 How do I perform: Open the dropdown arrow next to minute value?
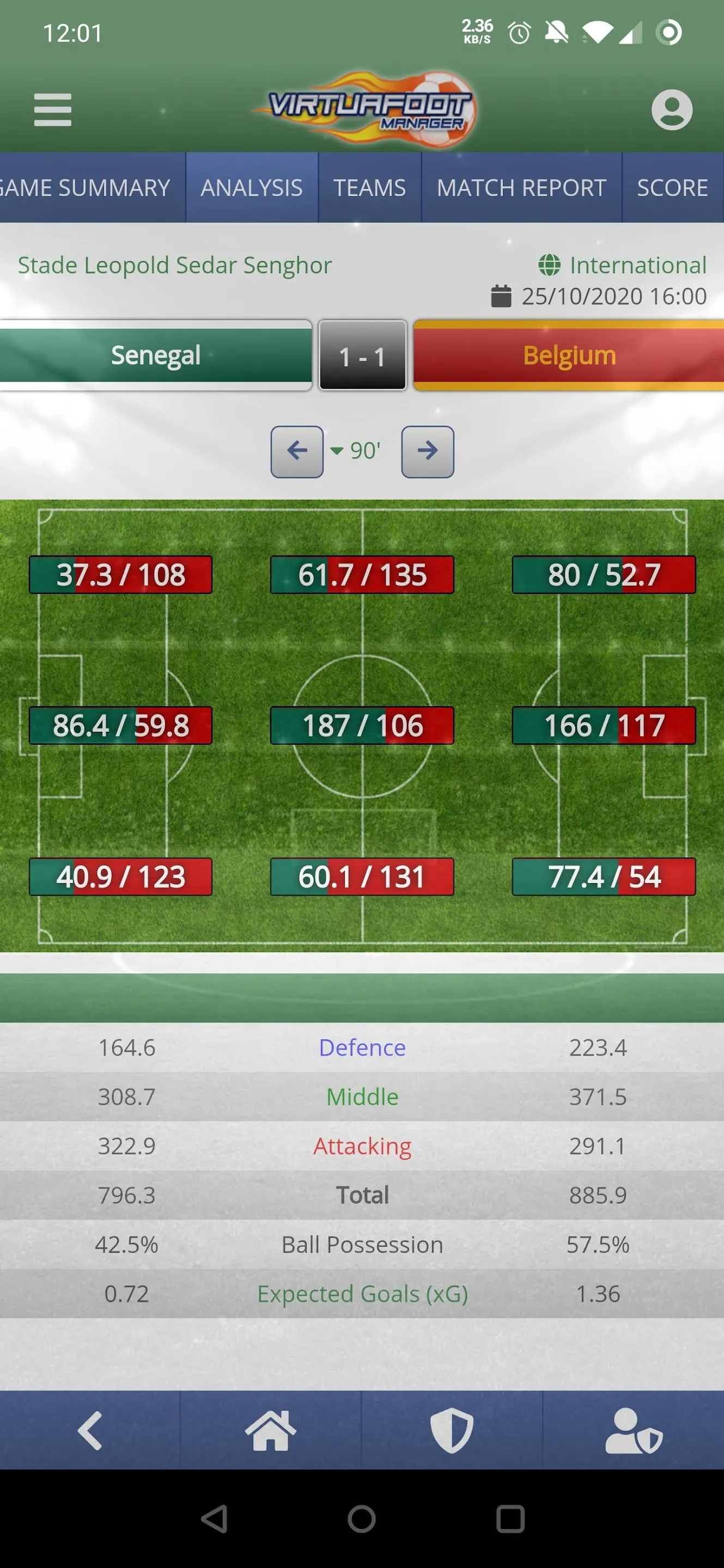(336, 451)
